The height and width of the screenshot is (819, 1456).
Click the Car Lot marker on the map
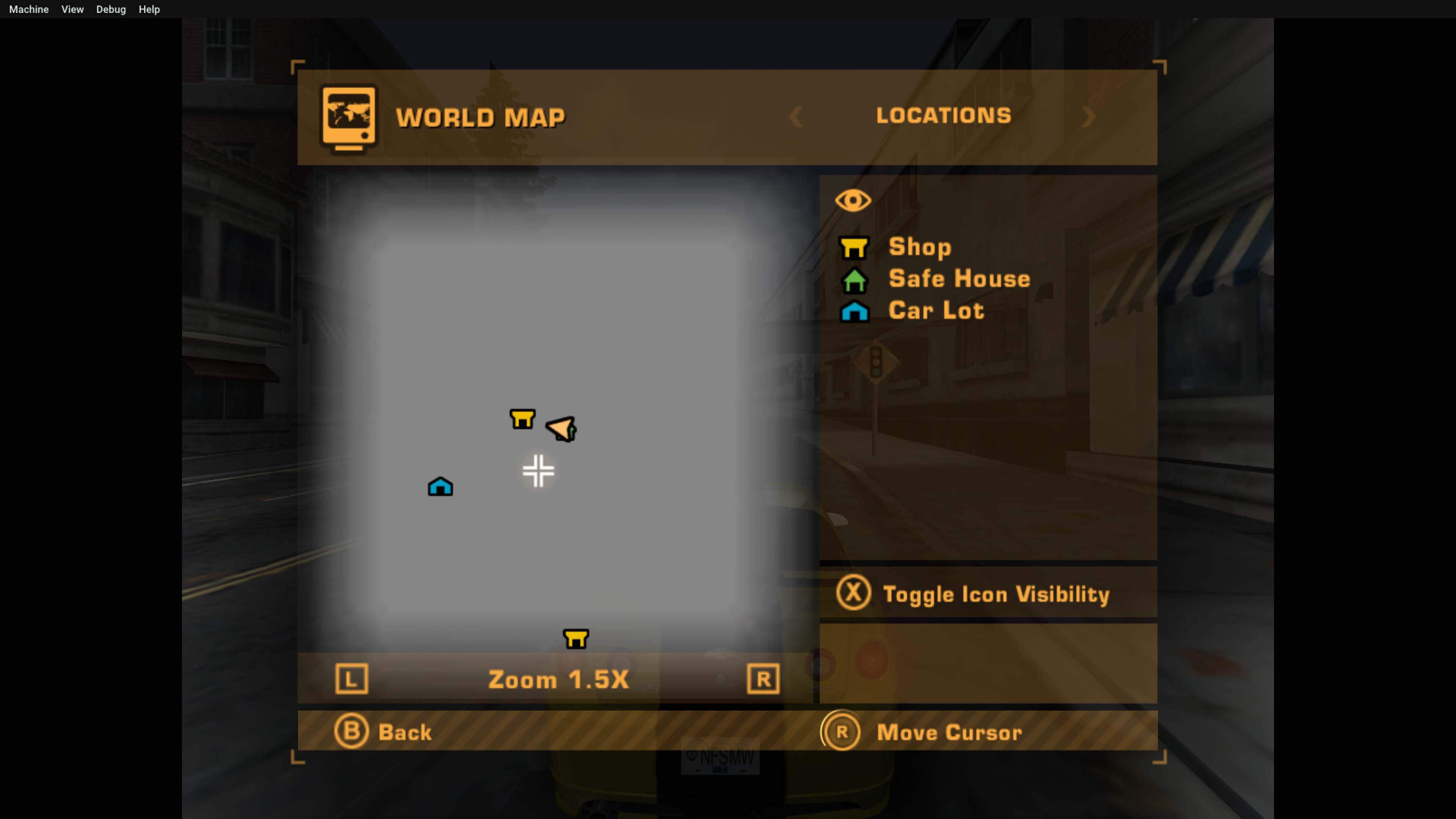pyautogui.click(x=440, y=486)
